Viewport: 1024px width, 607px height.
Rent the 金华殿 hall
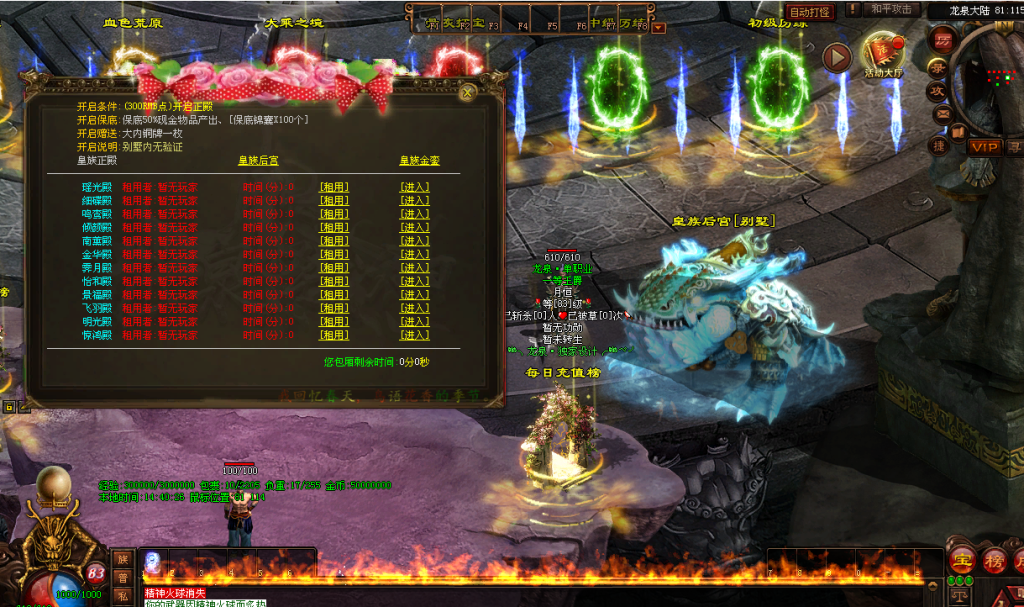334,255
